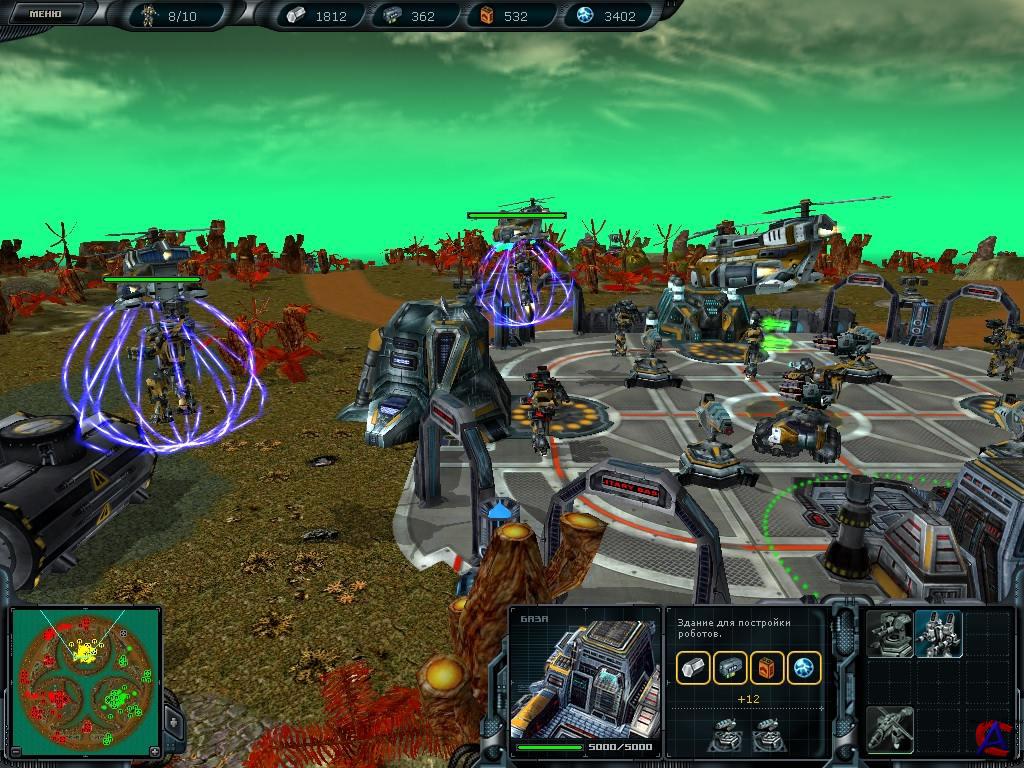
Task: Click the minimap
Action: [x=85, y=682]
